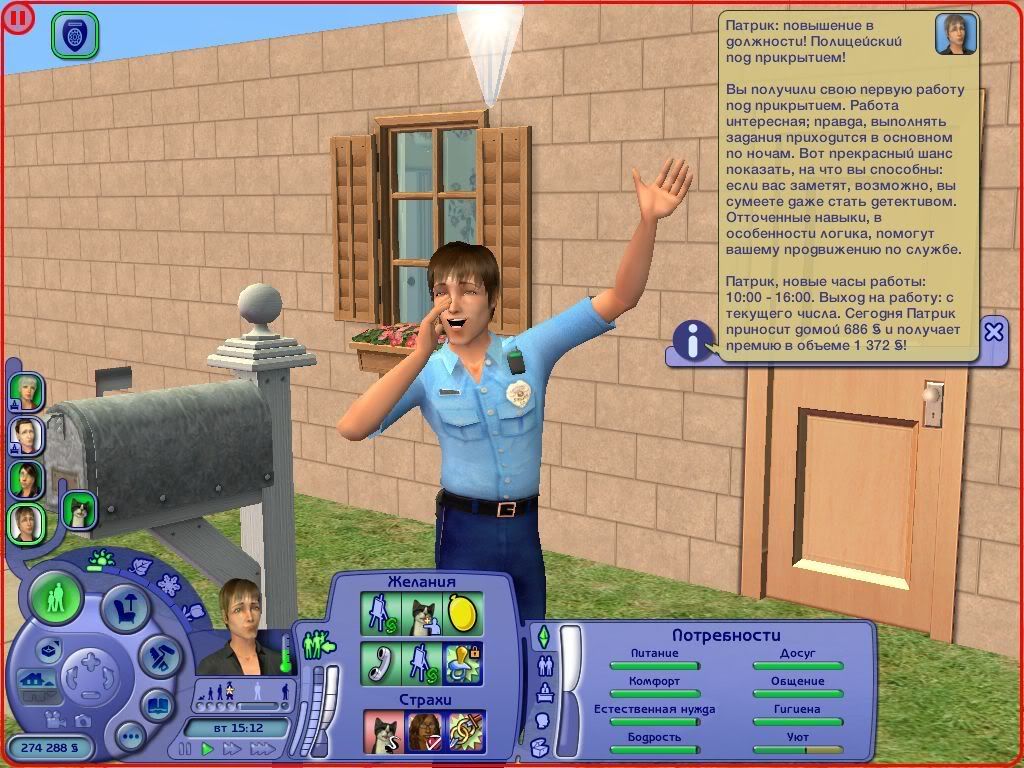Pause the game using speed controls
The height and width of the screenshot is (768, 1024).
[x=185, y=748]
